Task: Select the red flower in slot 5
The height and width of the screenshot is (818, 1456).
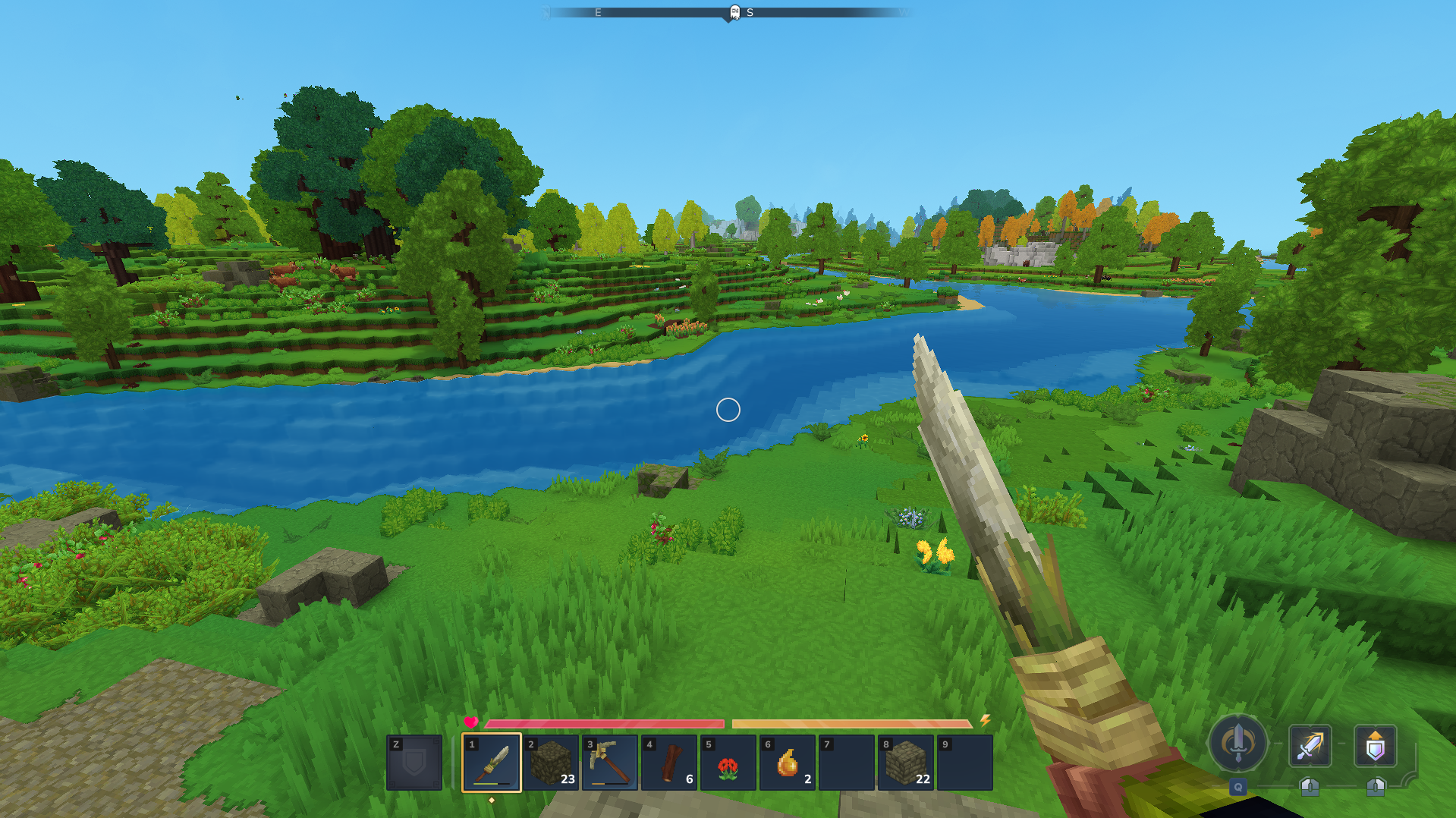Action: coord(728,763)
